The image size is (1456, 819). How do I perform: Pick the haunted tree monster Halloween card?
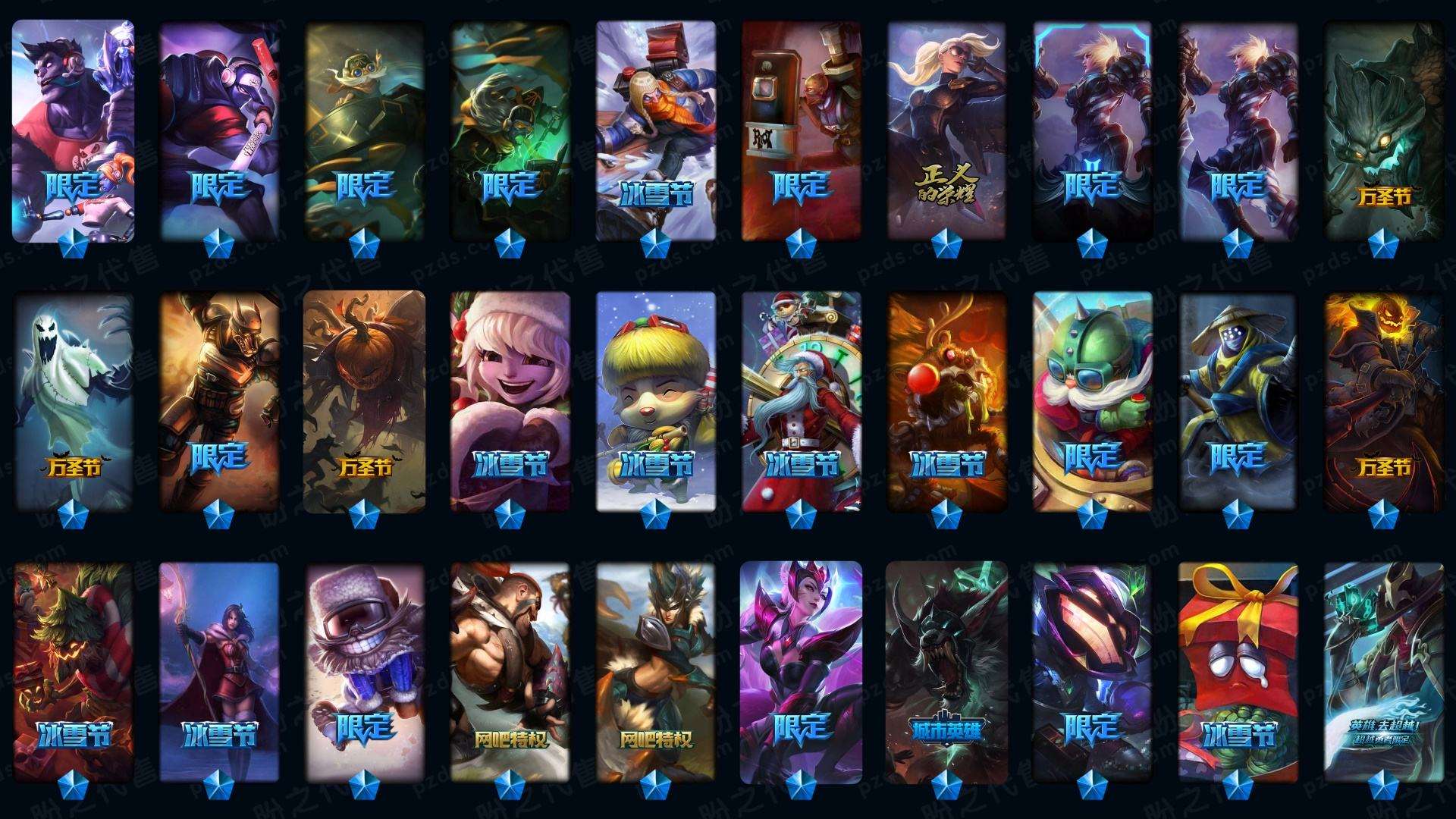1384,130
